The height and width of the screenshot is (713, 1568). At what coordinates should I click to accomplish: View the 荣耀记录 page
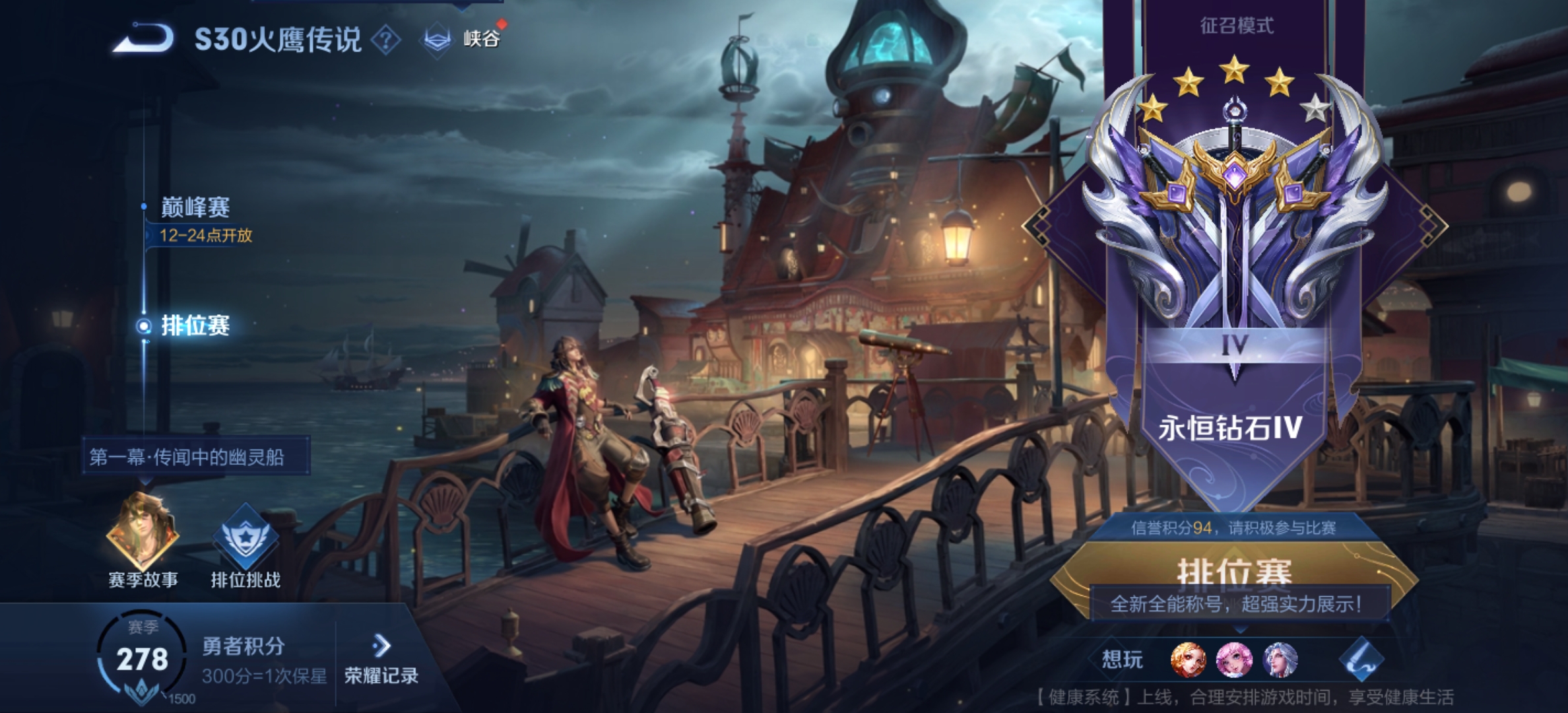click(381, 660)
